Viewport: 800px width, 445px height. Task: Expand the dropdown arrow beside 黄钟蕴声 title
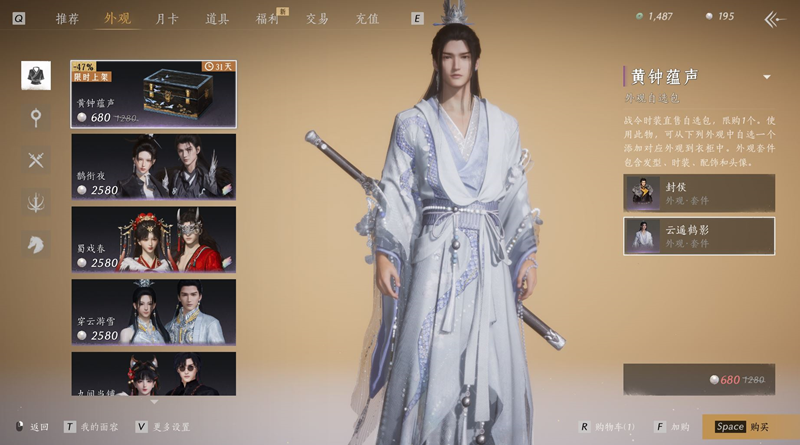[767, 77]
